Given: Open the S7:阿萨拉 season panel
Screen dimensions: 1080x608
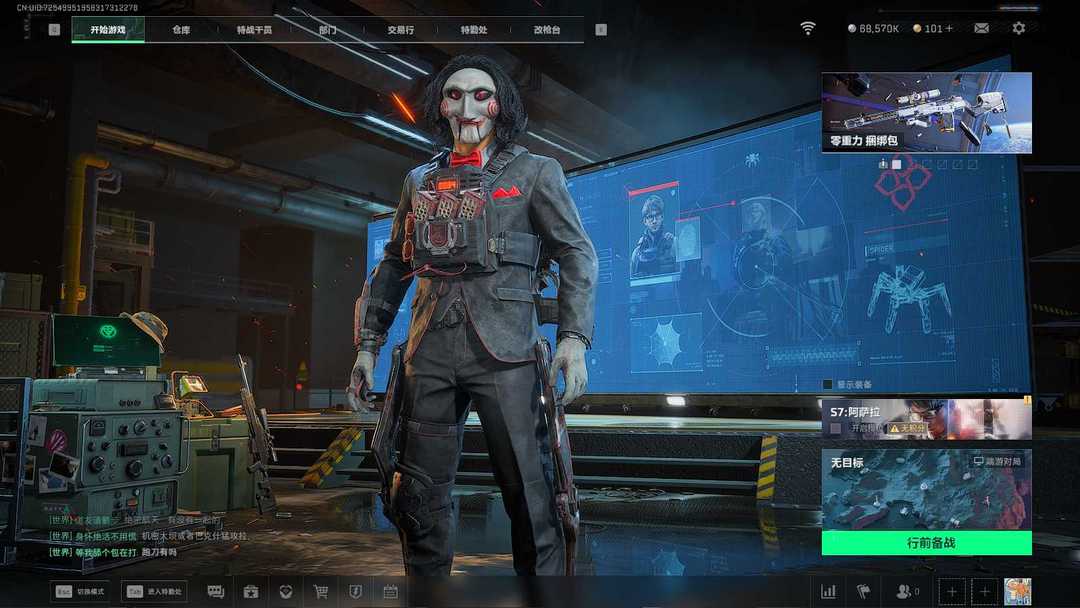Looking at the screenshot, I should pyautogui.click(x=926, y=419).
